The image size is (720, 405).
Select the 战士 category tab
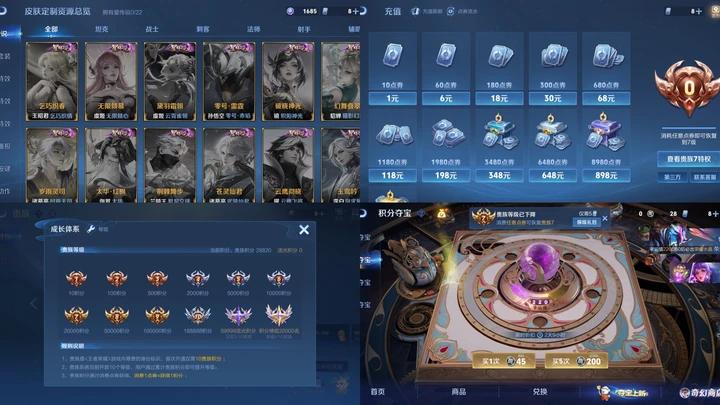point(152,30)
